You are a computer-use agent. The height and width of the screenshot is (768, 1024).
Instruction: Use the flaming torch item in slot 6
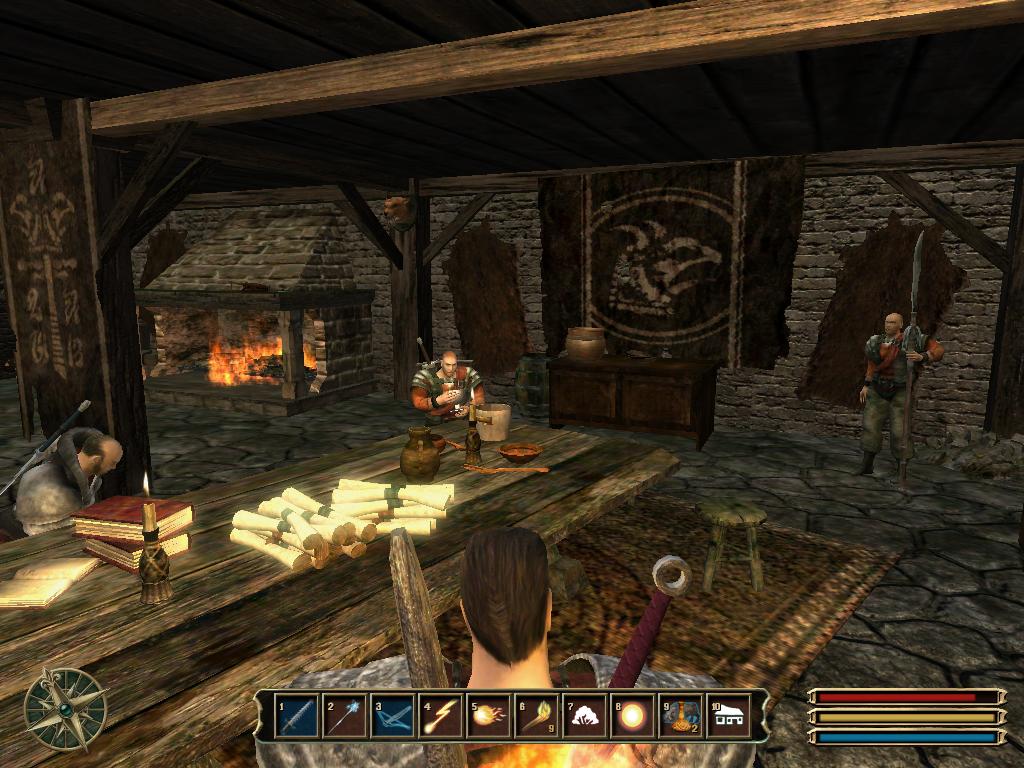[537, 716]
